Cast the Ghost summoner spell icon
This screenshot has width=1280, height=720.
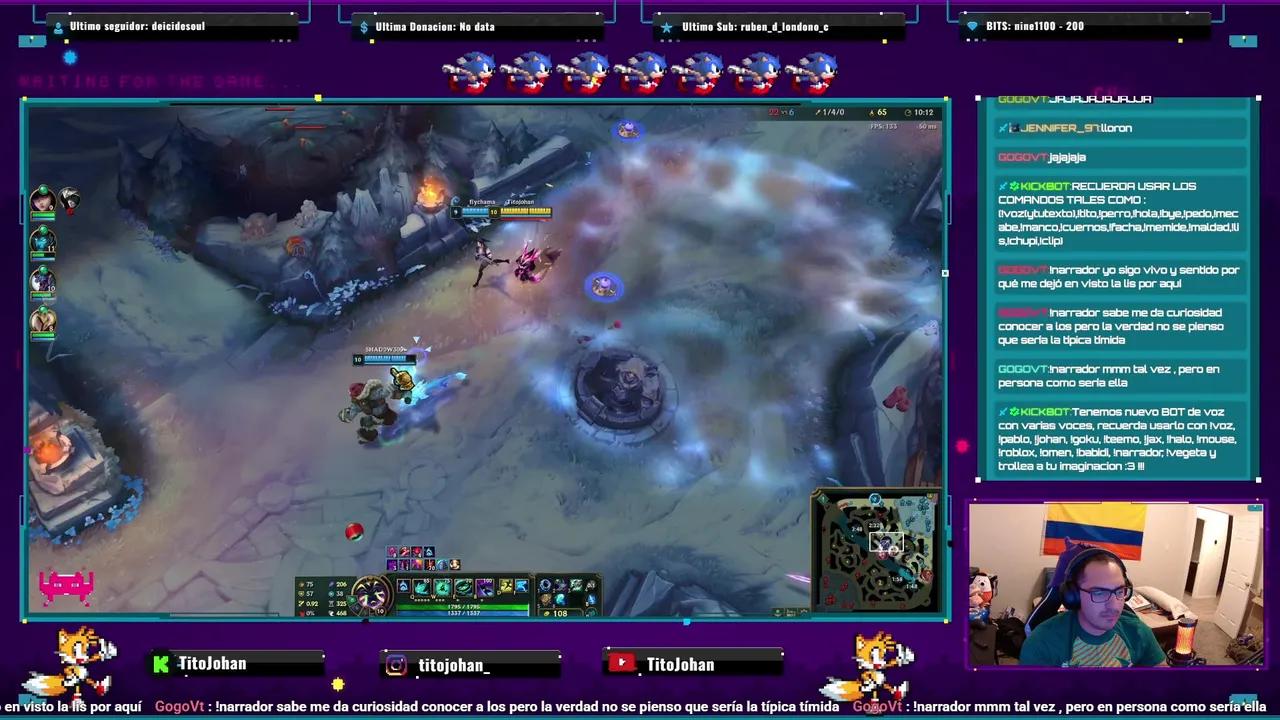click(505, 587)
